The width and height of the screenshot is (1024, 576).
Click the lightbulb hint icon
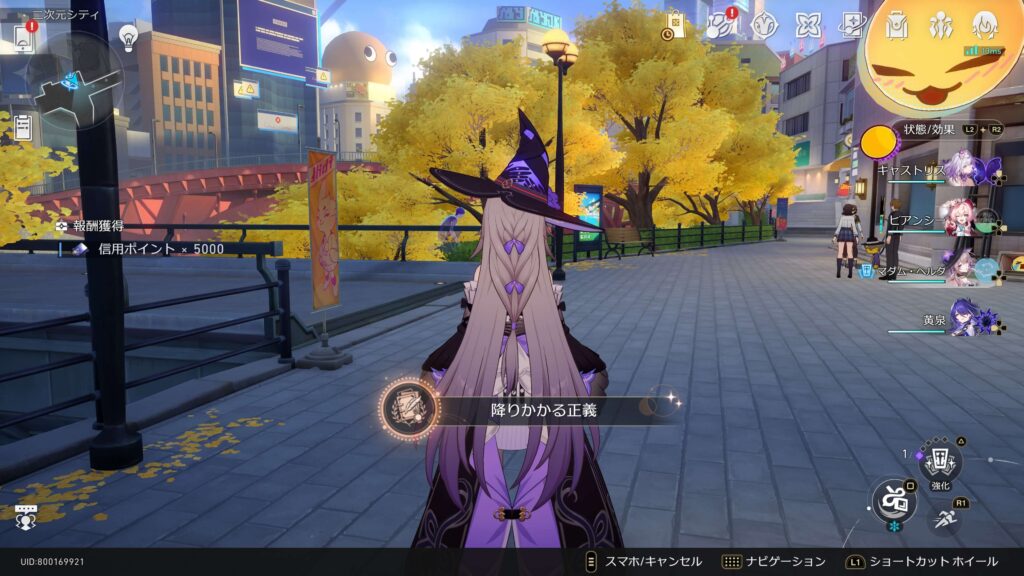128,37
